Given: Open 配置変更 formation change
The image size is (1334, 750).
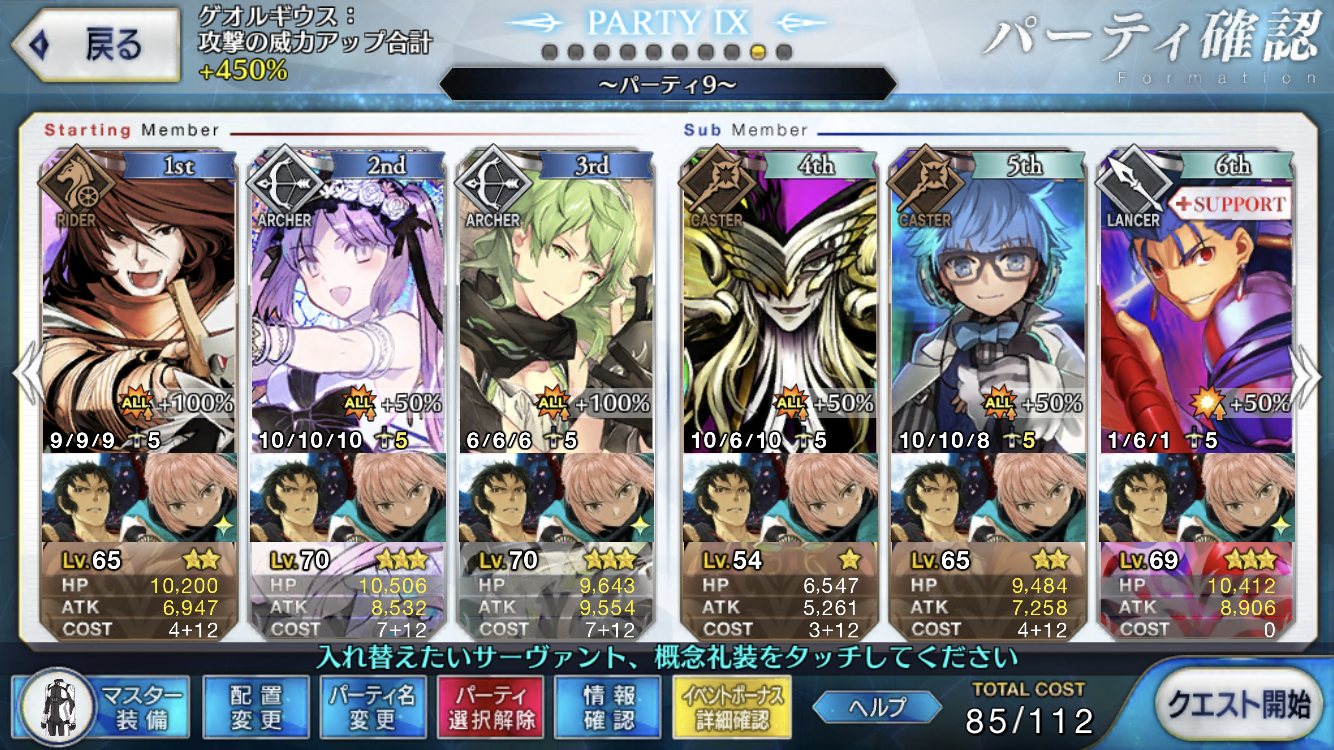Looking at the screenshot, I should point(256,707).
